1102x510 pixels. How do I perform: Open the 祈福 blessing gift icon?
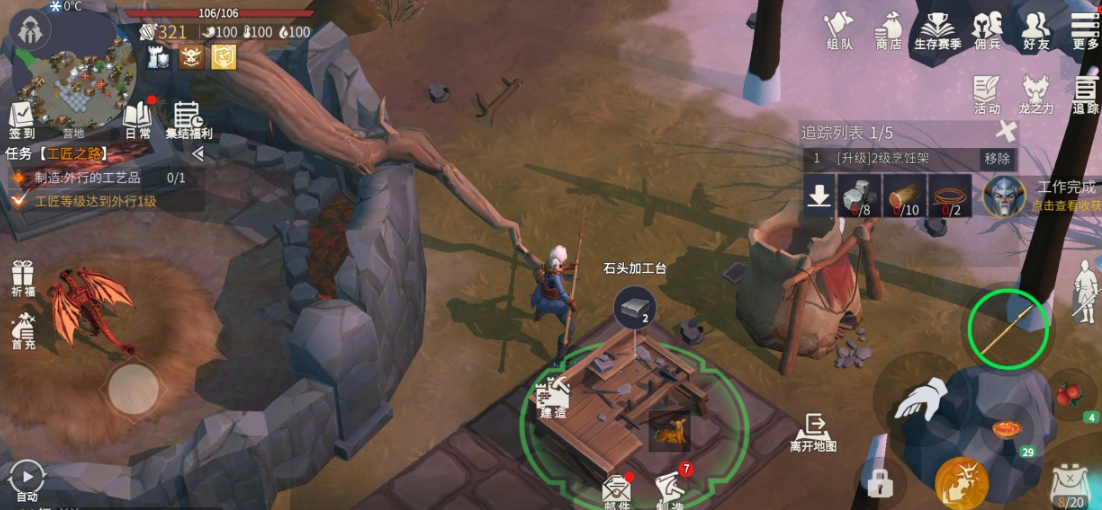coord(22,277)
